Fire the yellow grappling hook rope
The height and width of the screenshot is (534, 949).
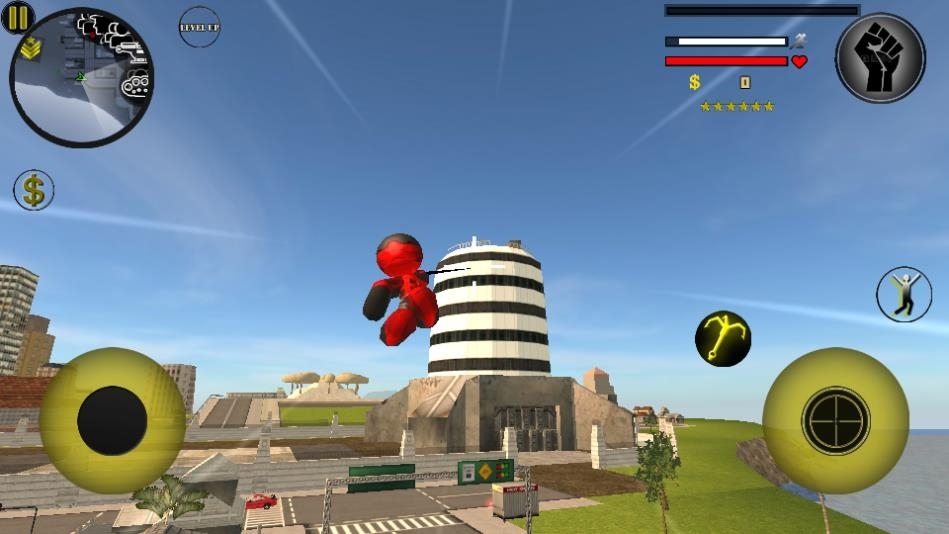coord(723,338)
